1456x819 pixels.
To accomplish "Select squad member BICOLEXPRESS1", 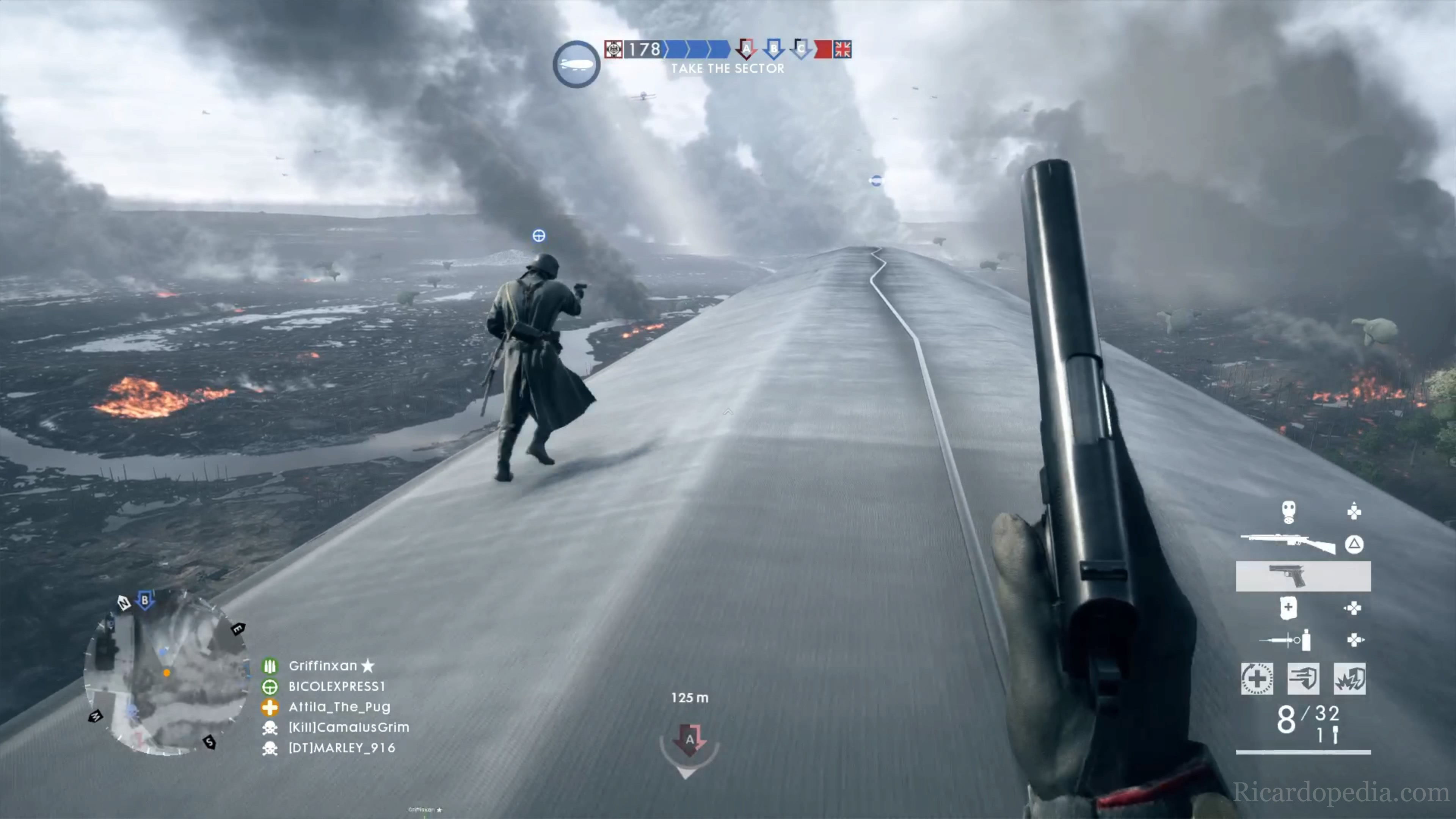I will 336,686.
